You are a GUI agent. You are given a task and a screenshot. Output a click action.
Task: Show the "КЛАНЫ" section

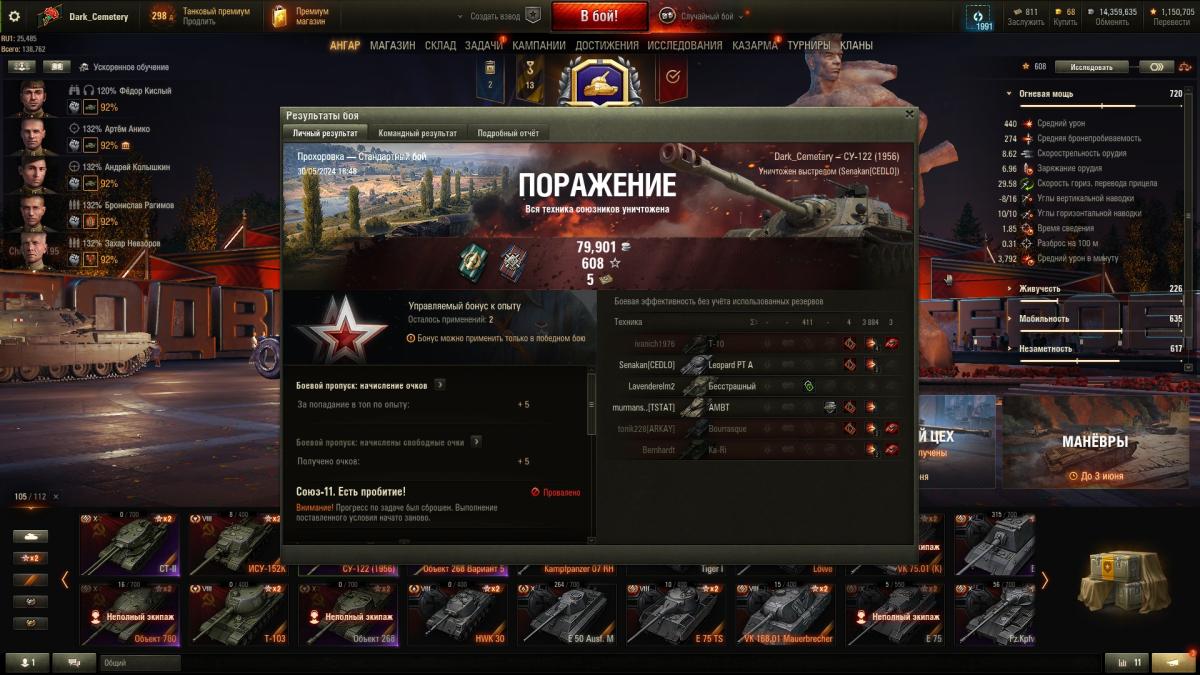point(856,45)
